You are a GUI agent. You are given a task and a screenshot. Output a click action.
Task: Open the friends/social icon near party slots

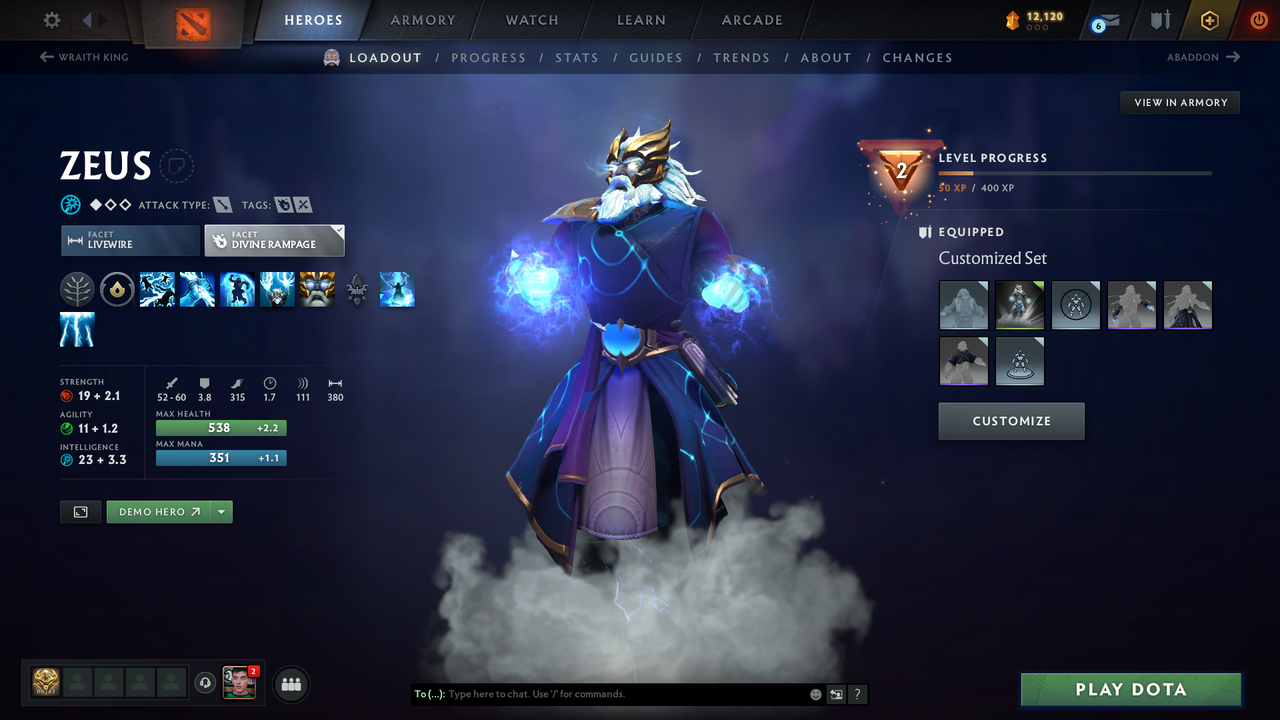click(x=289, y=684)
